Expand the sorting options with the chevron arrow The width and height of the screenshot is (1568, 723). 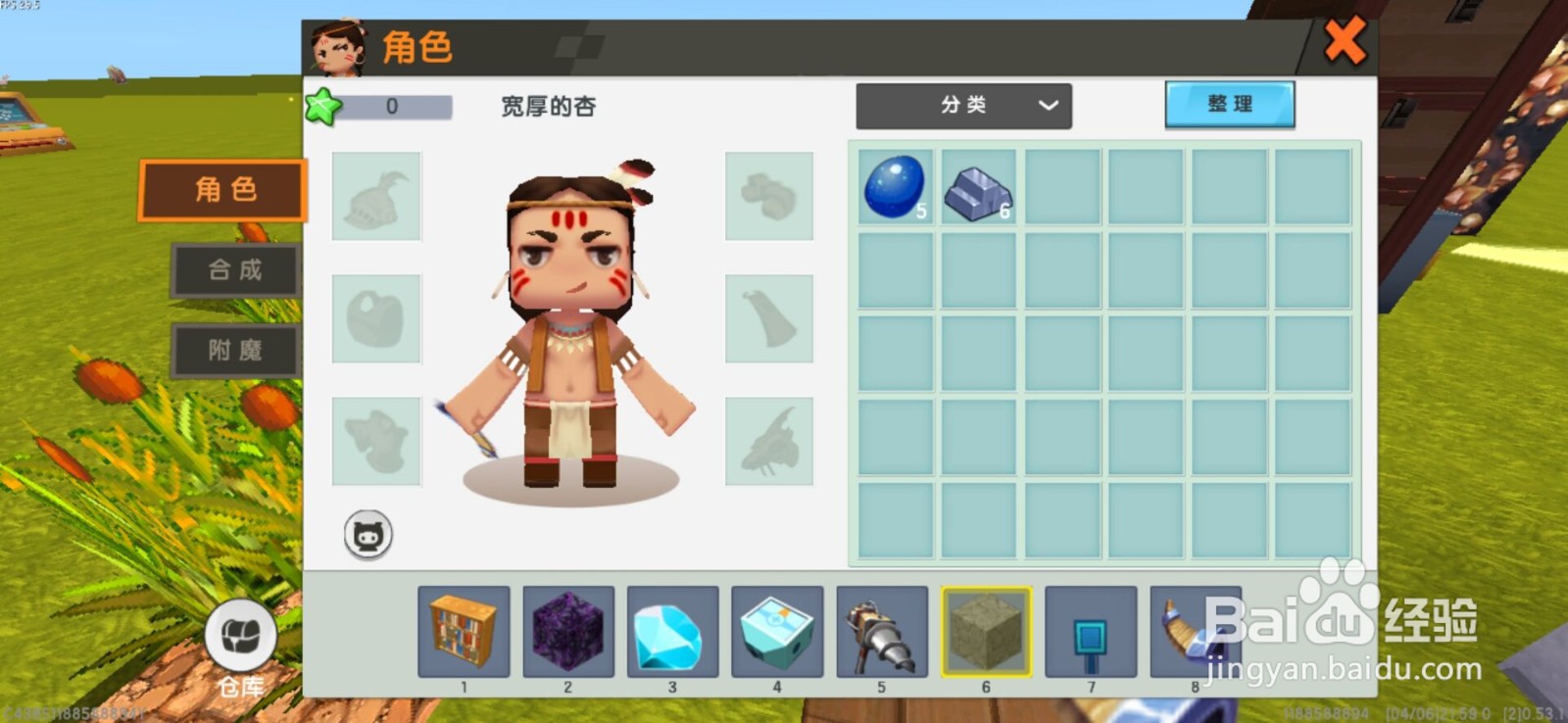(1048, 107)
